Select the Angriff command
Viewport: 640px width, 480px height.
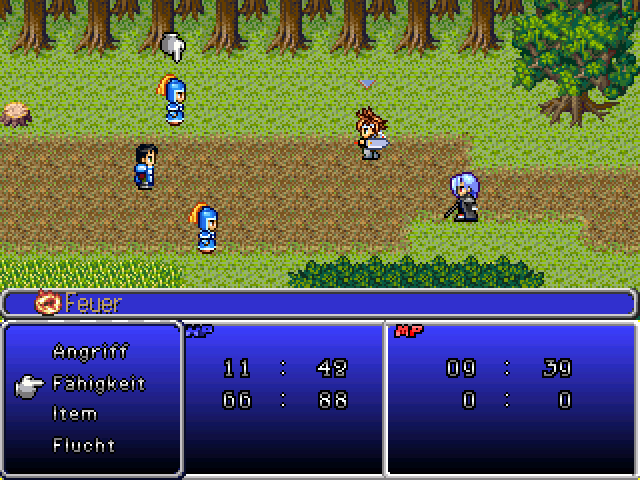(90, 352)
